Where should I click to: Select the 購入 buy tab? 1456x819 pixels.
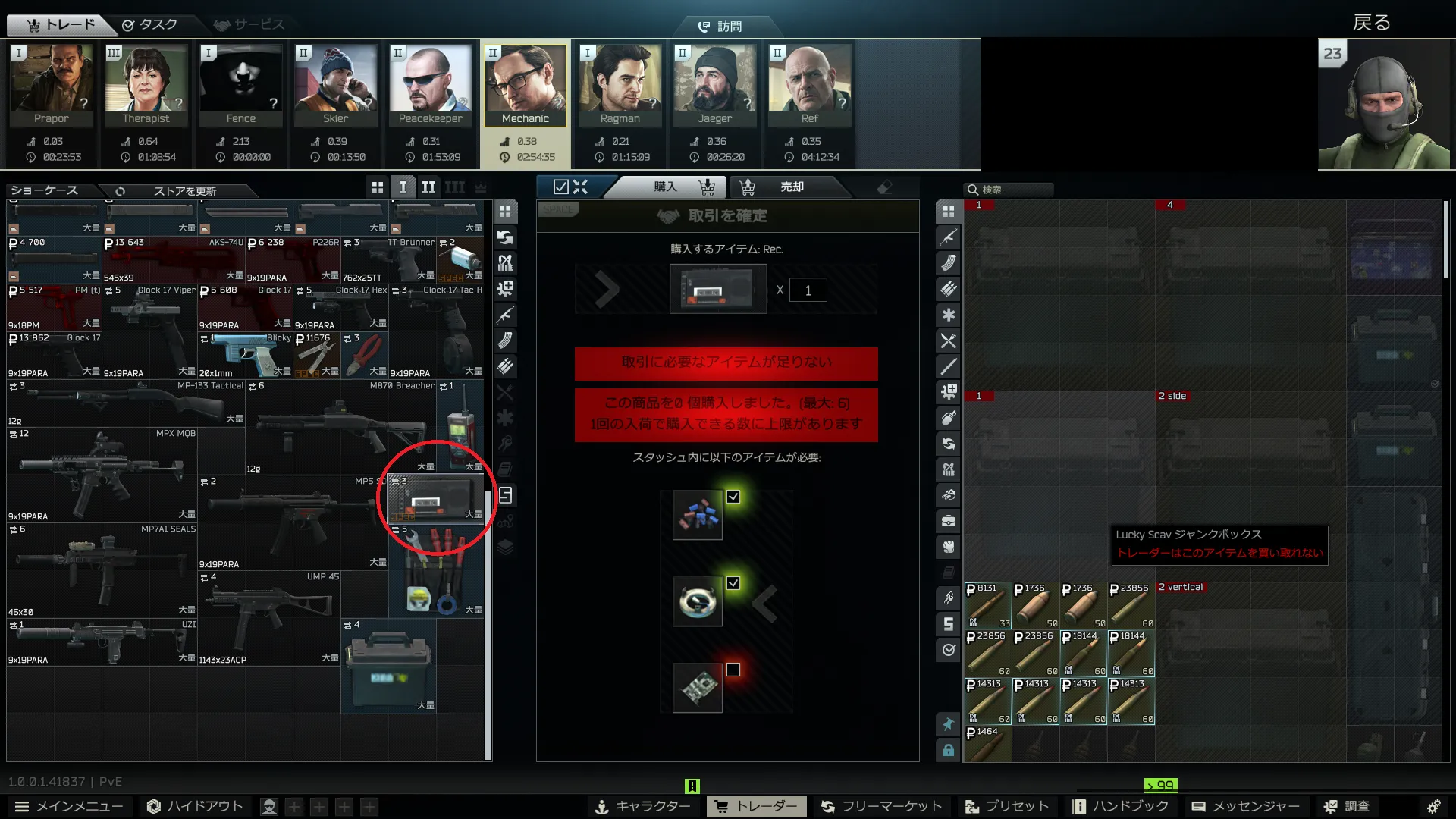tap(666, 187)
